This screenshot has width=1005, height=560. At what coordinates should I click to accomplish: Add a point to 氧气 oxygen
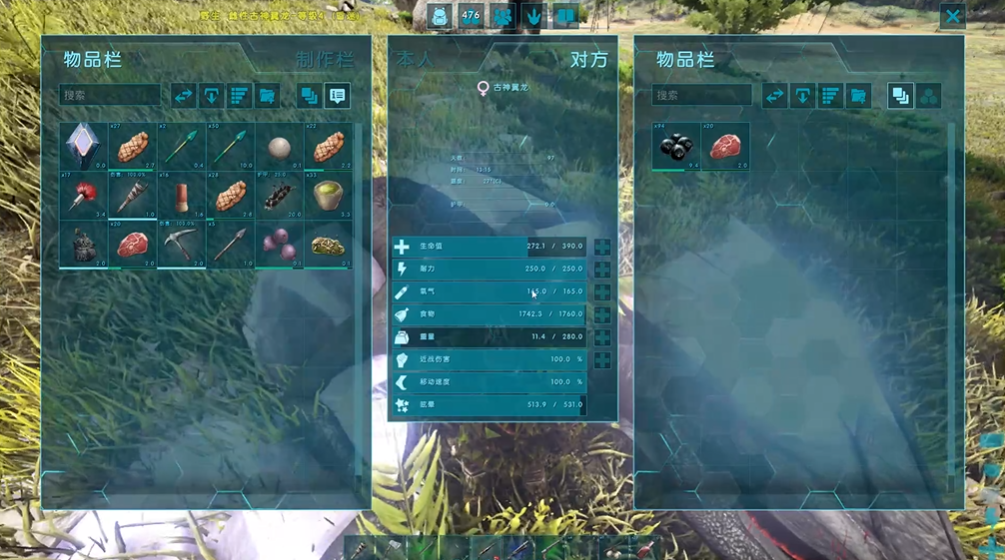pos(602,292)
